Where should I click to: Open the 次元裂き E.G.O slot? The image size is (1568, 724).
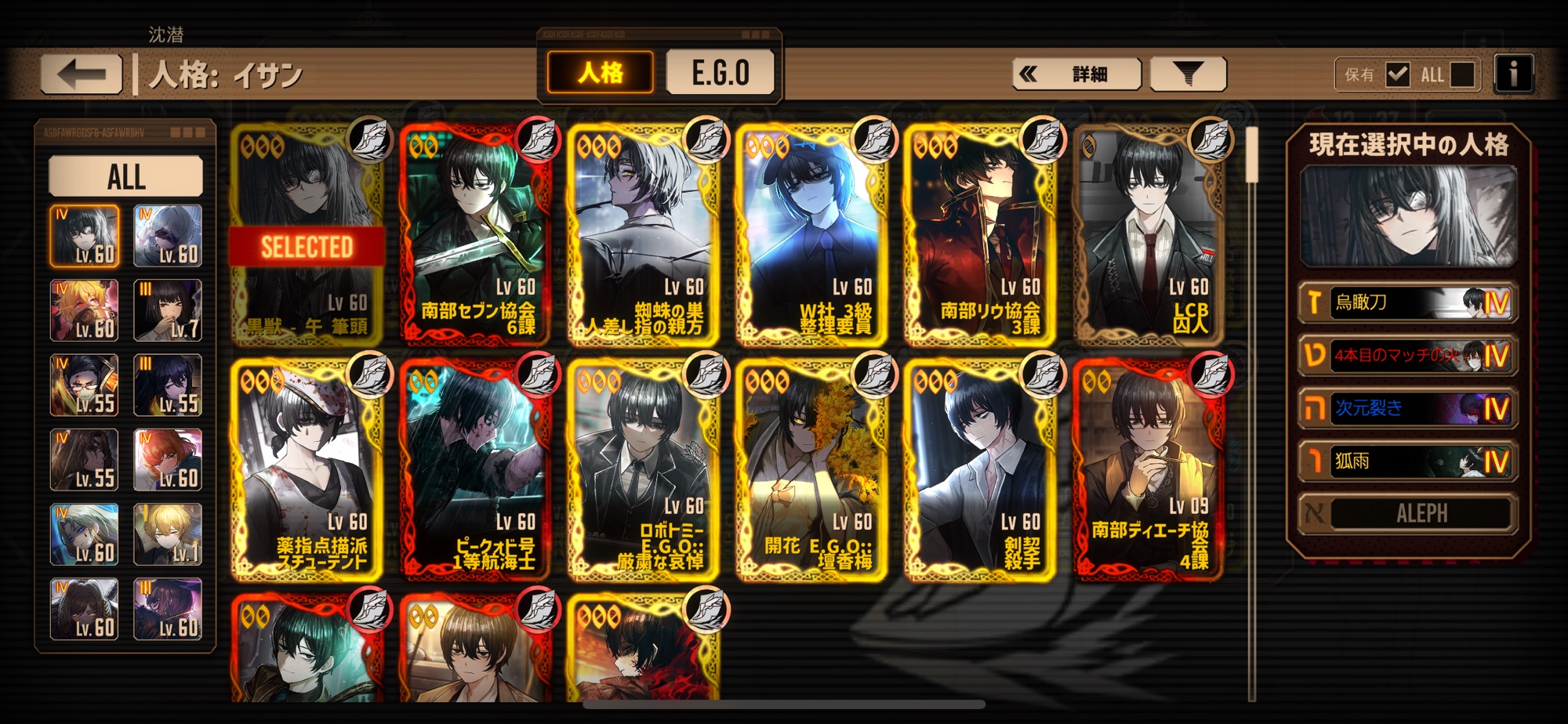pos(1407,408)
